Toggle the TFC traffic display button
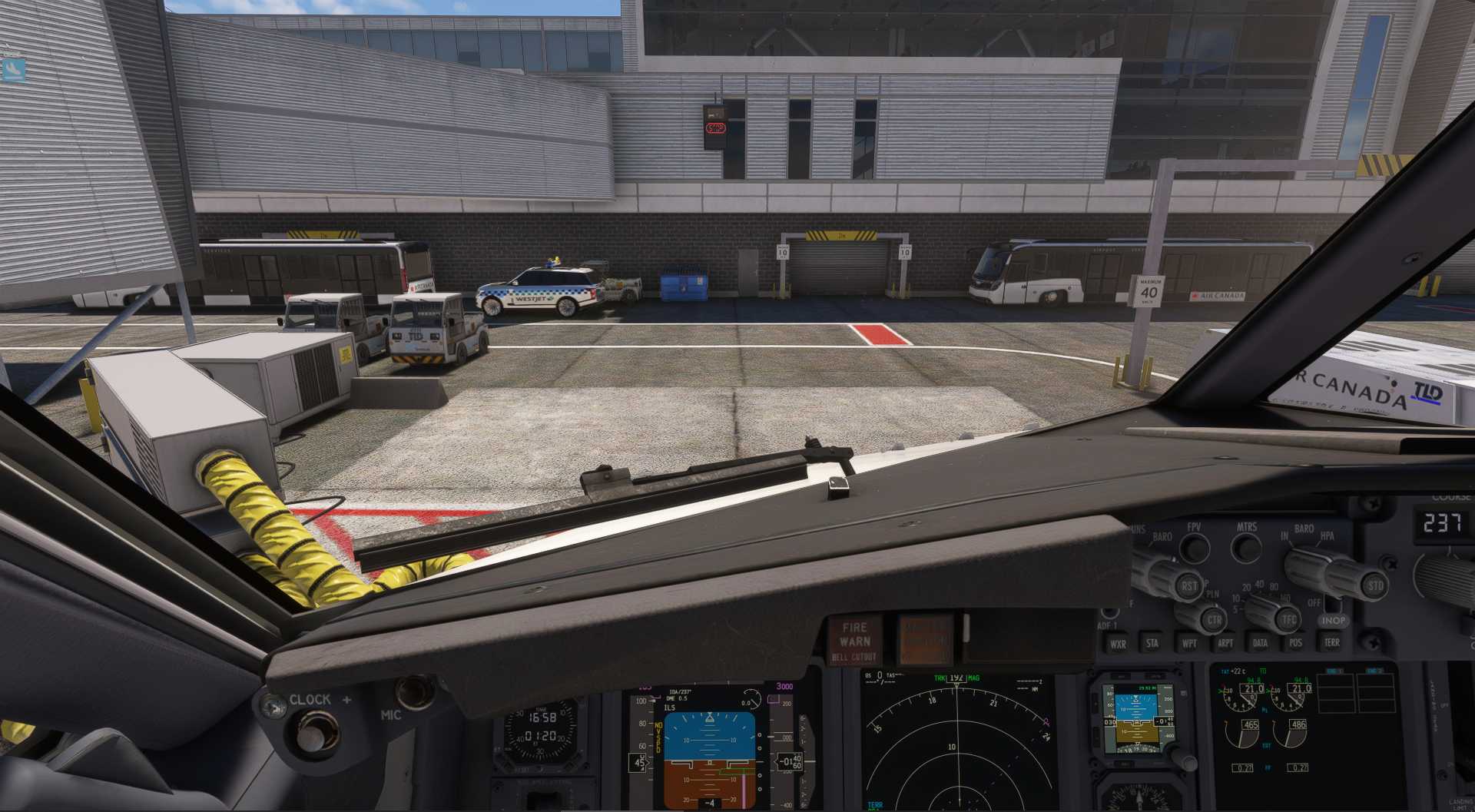 pos(1289,619)
